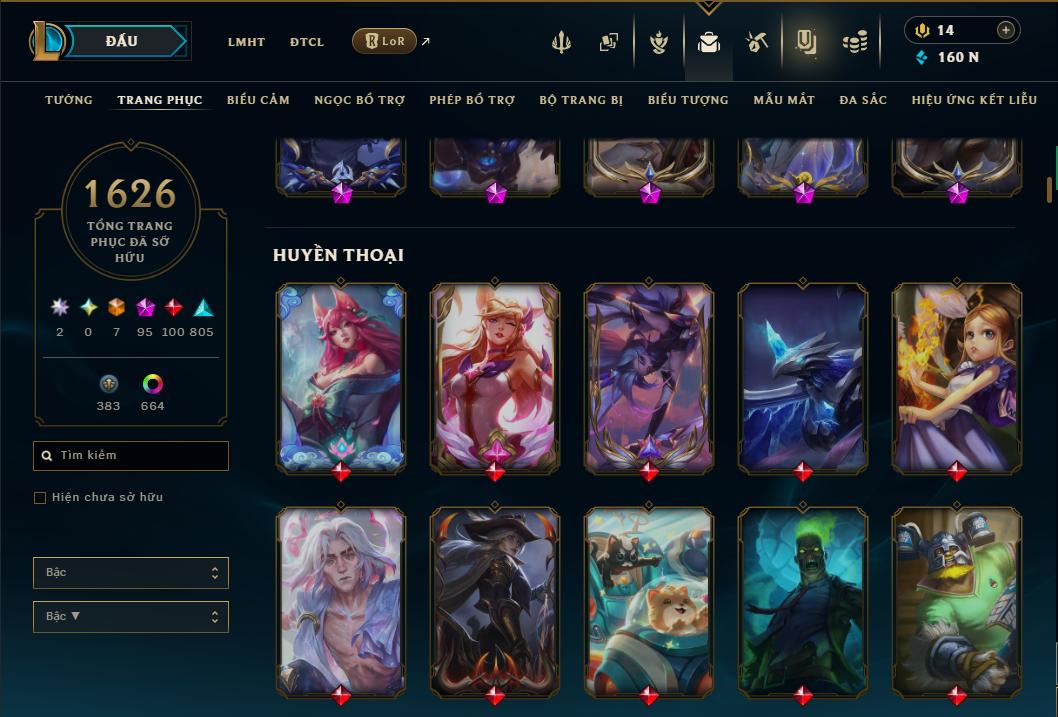Launch the LoR external link
Viewport: 1058px width, 717px height.
[x=385, y=41]
